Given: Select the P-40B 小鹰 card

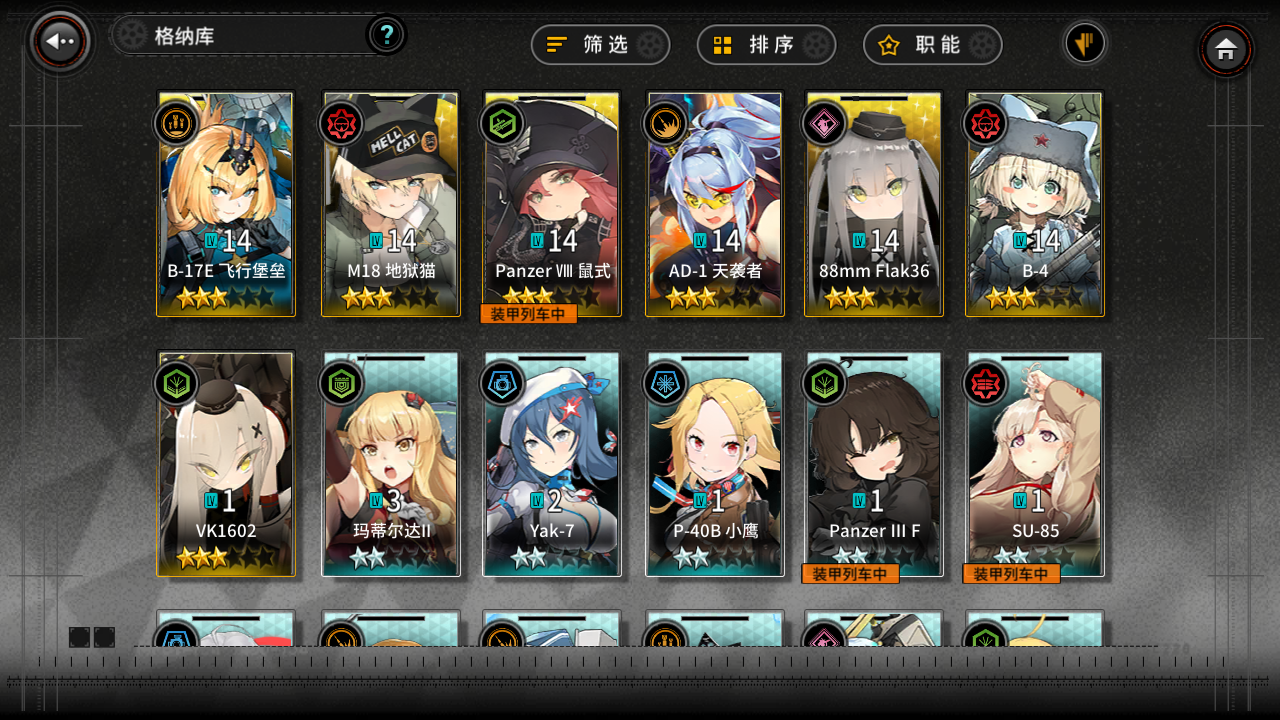Looking at the screenshot, I should point(714,463).
